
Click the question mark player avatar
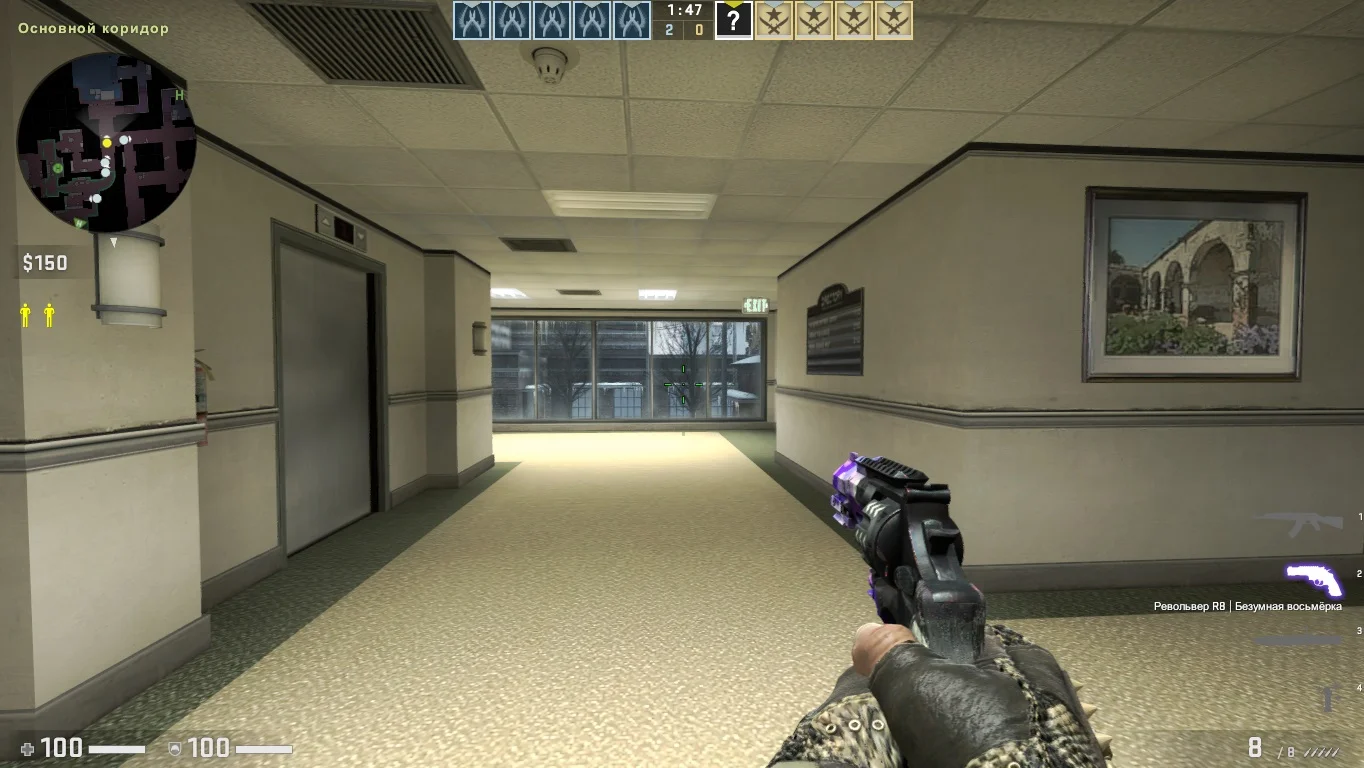pyautogui.click(x=733, y=20)
